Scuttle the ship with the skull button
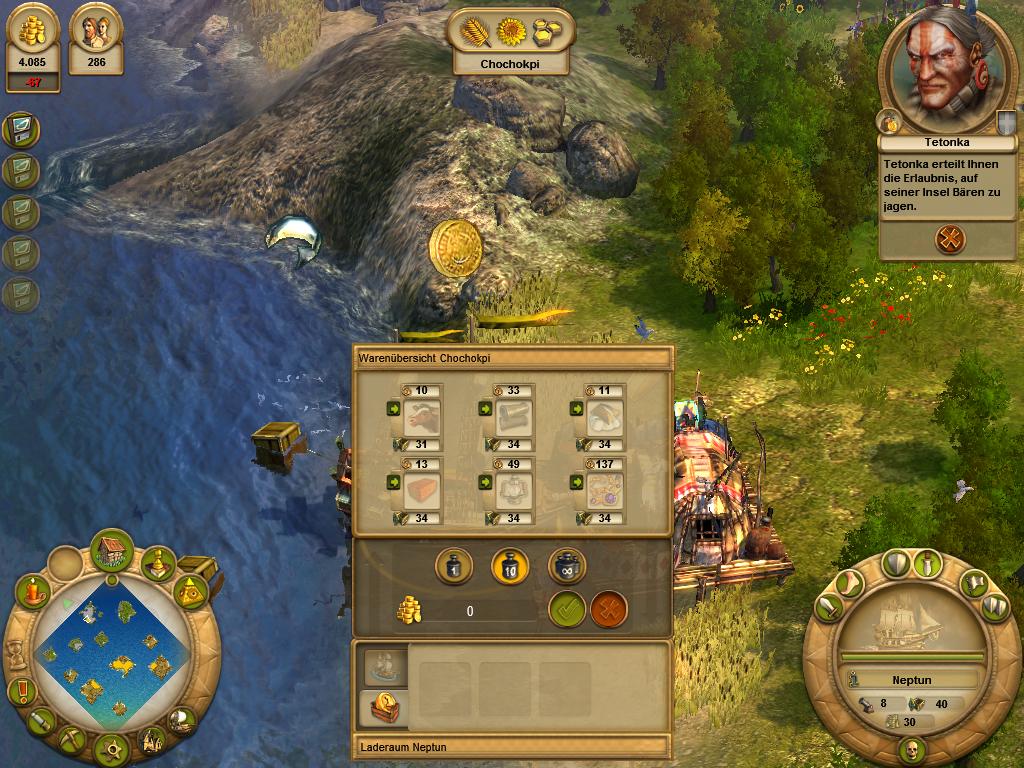 (x=910, y=750)
